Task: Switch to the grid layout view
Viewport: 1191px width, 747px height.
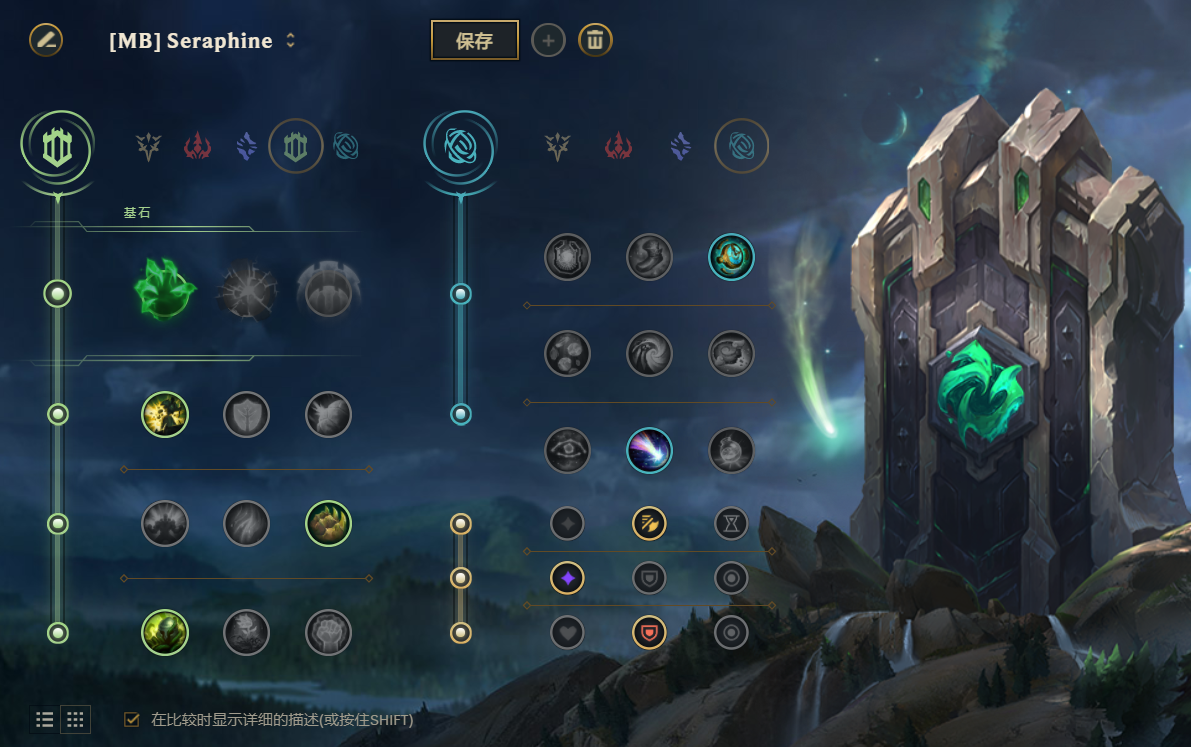Action: click(x=75, y=719)
